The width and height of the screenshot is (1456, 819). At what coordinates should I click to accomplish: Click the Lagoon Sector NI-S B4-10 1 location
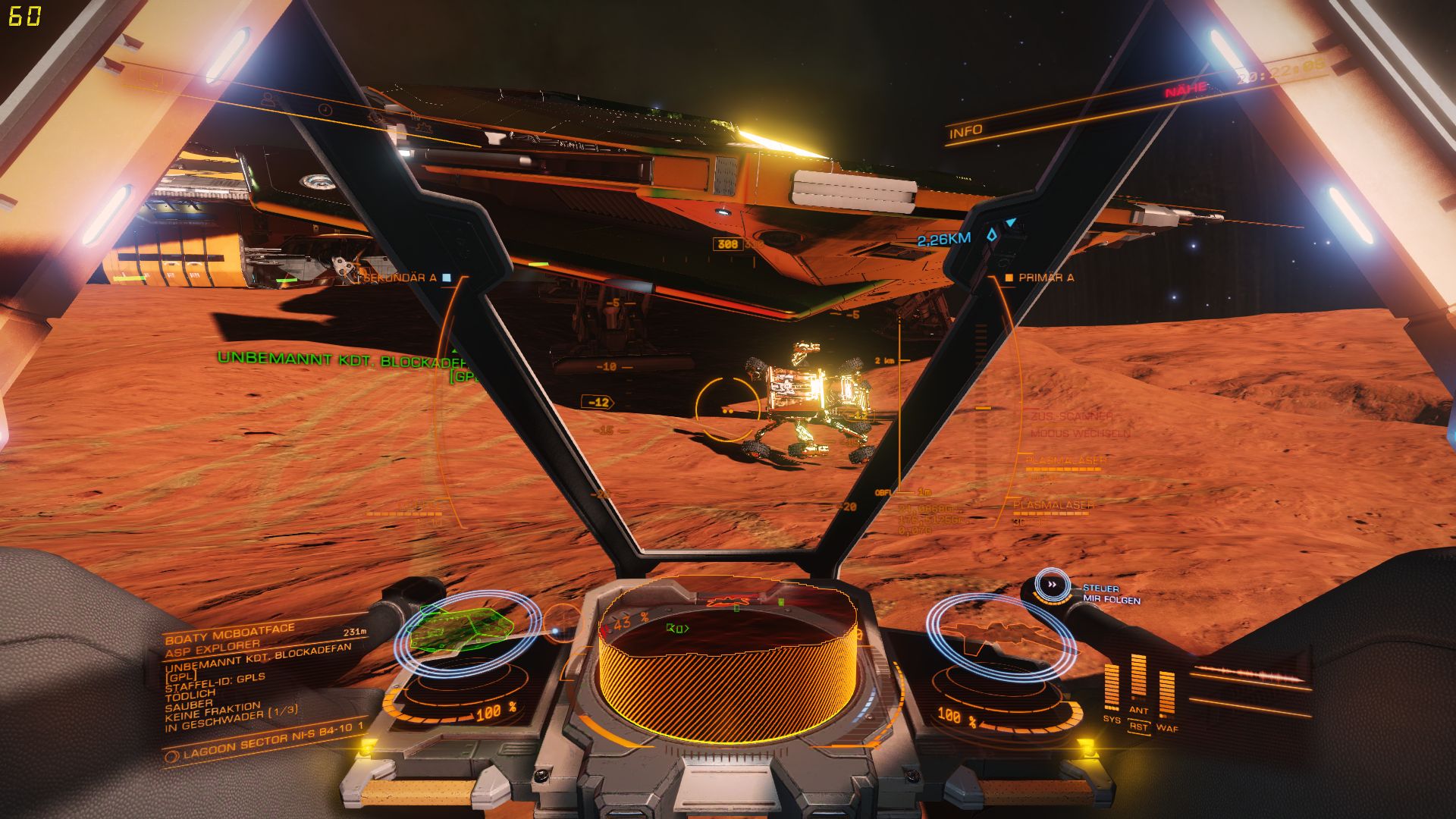(273, 742)
